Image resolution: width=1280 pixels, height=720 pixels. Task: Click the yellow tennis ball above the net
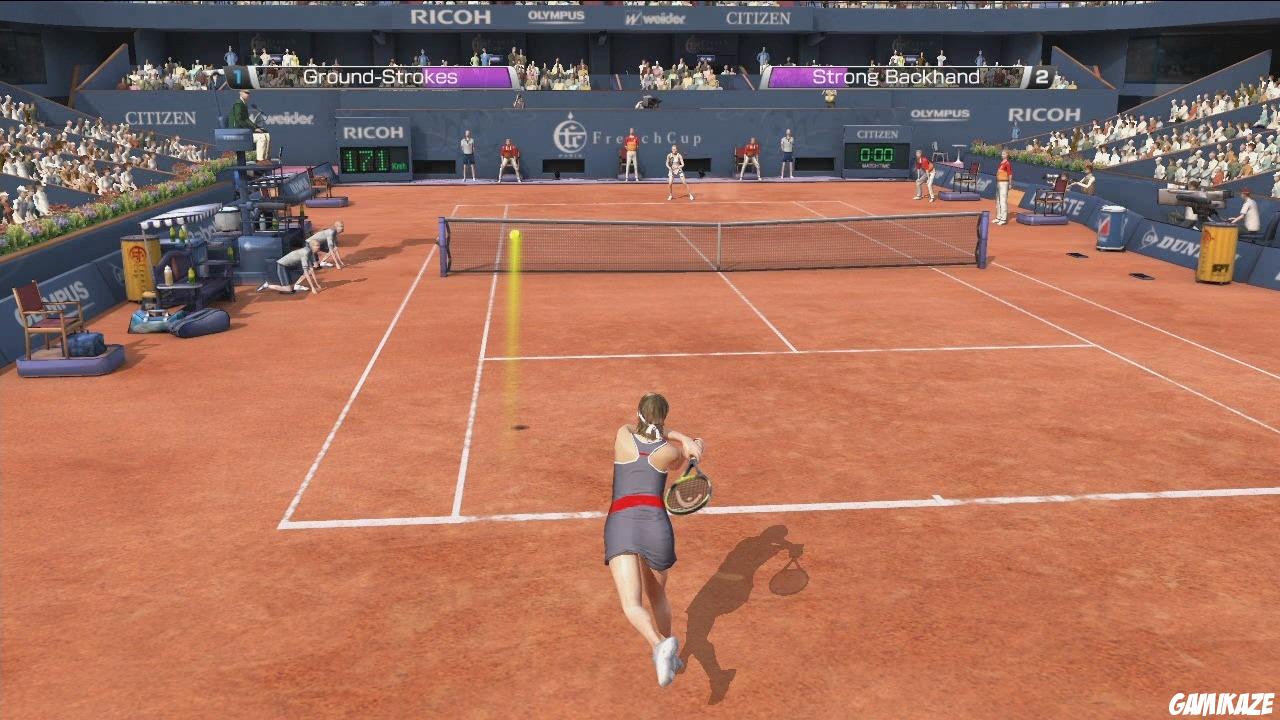click(513, 232)
